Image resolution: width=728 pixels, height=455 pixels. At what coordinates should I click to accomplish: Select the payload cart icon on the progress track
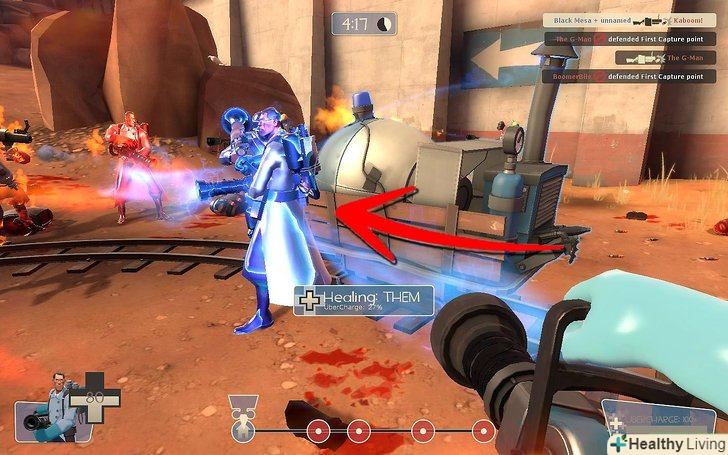[x=241, y=429]
